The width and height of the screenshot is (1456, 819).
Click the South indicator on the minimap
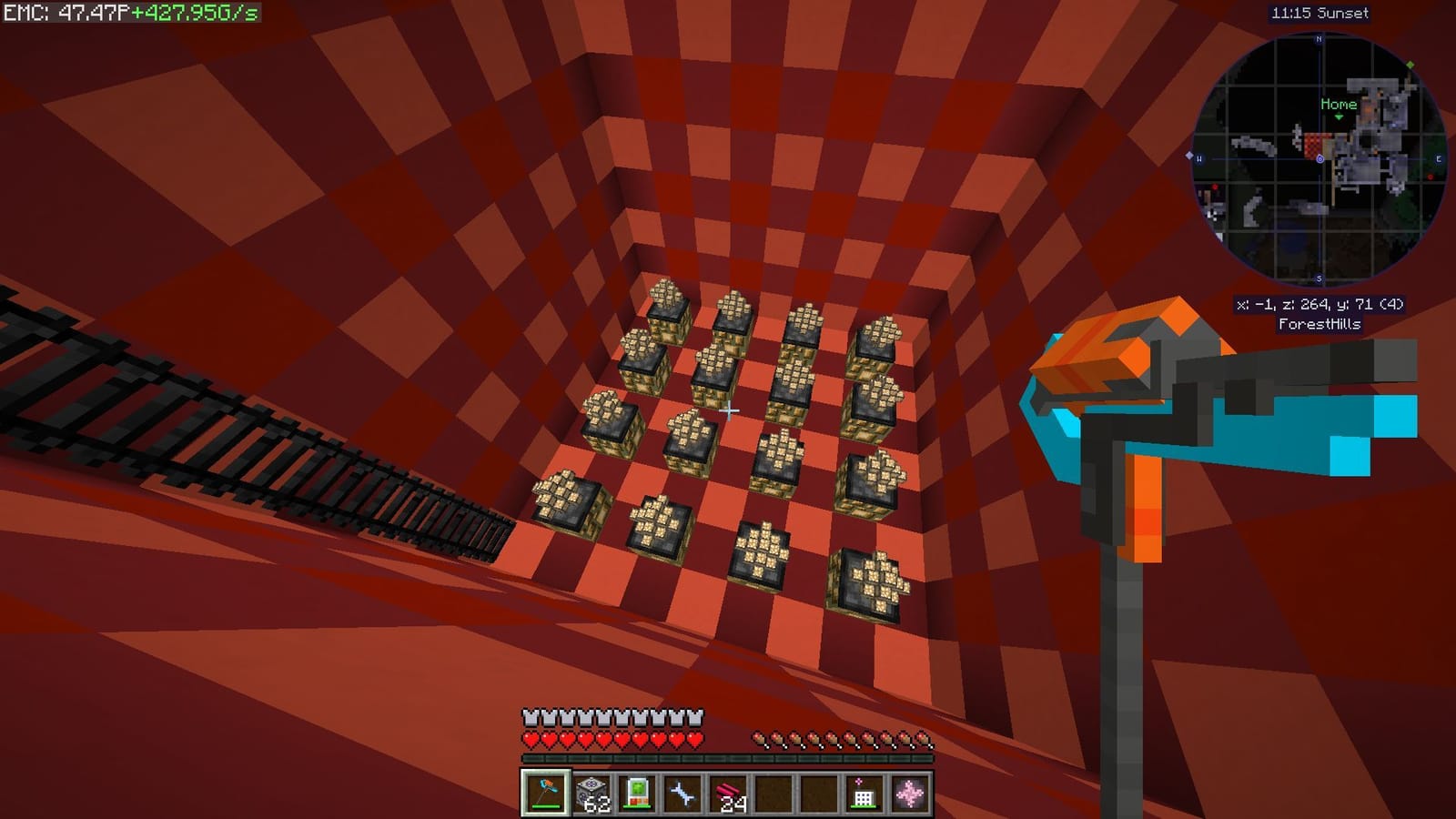coord(1318,276)
